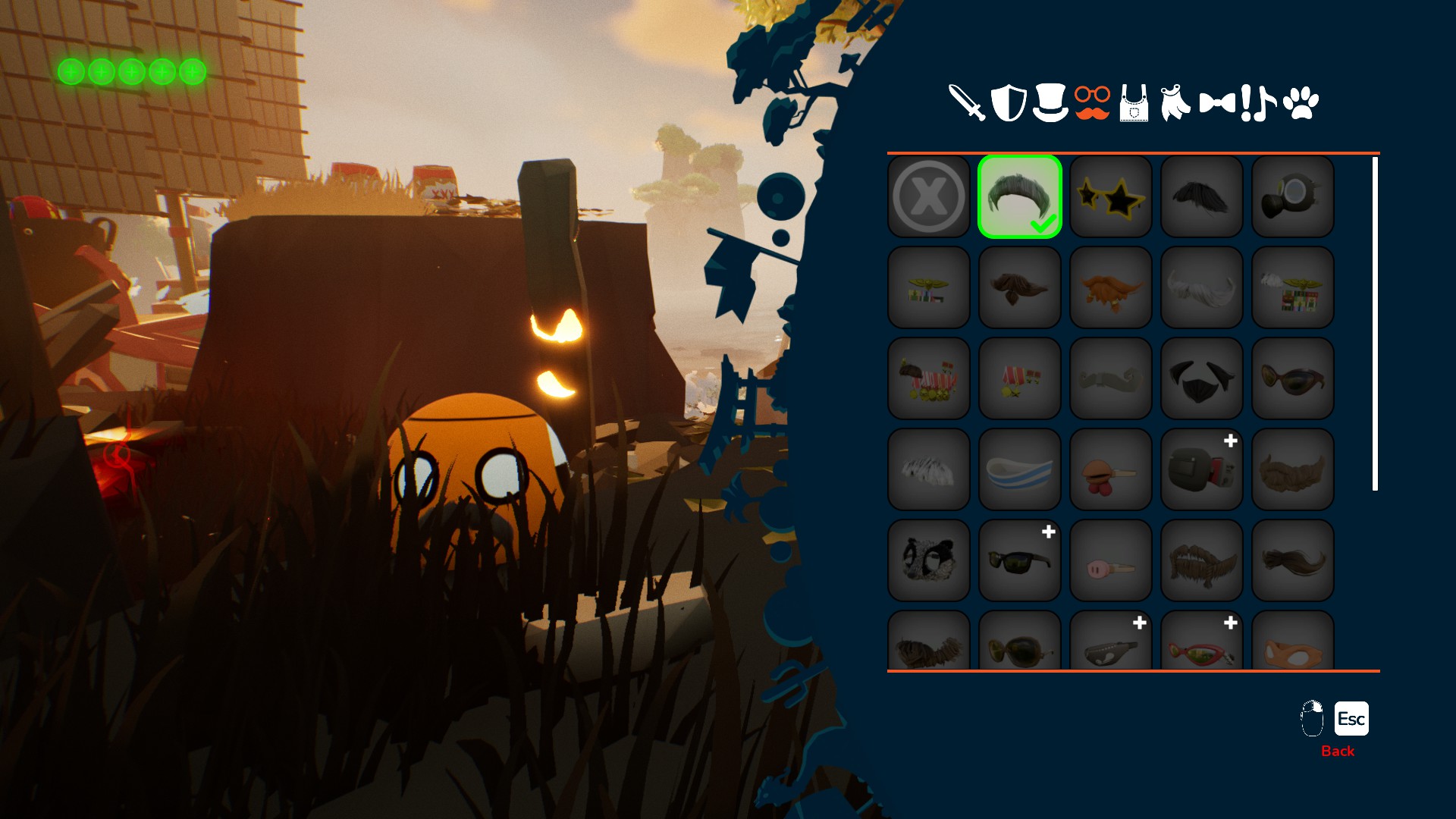The width and height of the screenshot is (1456, 819).
Task: Pick the blue striped item
Action: click(x=1020, y=470)
